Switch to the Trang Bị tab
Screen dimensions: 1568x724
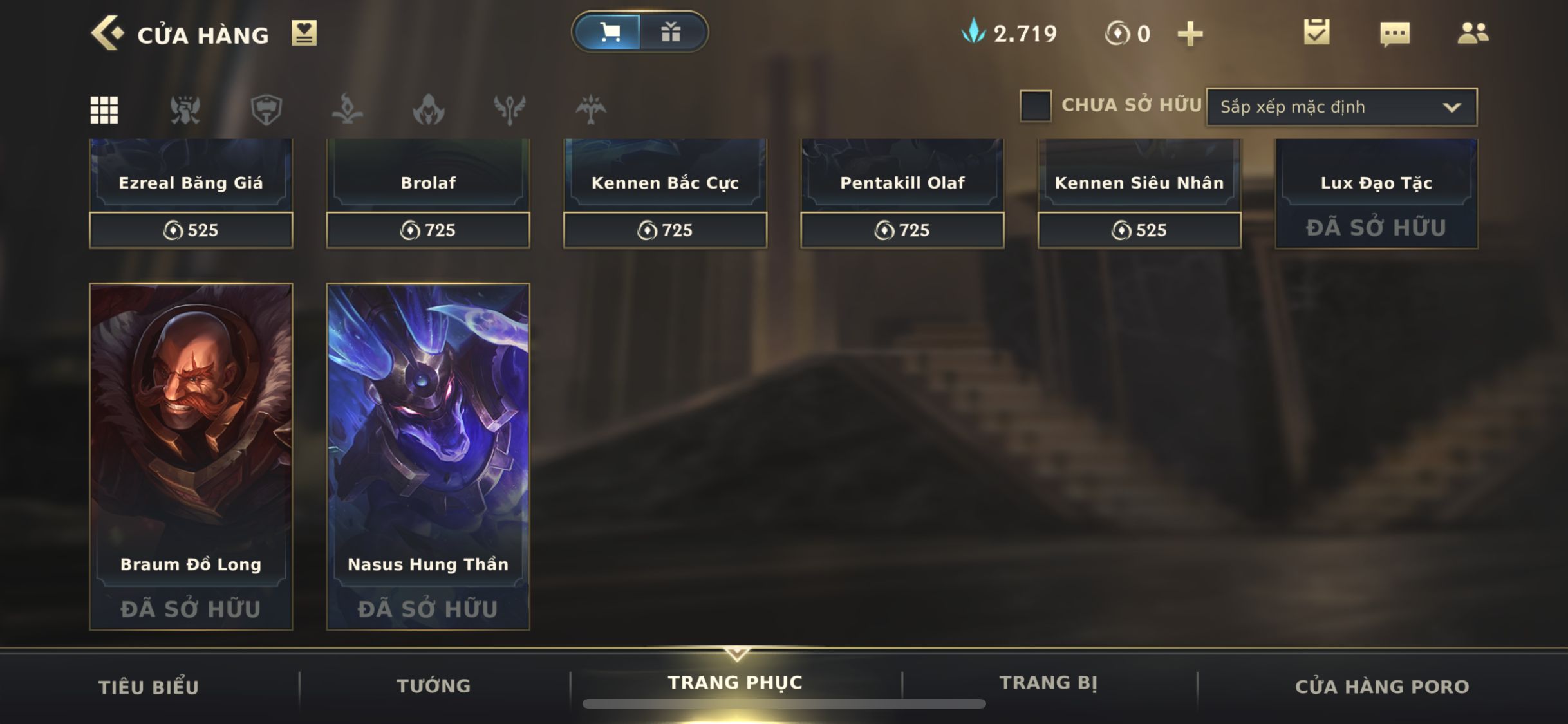pos(1048,683)
